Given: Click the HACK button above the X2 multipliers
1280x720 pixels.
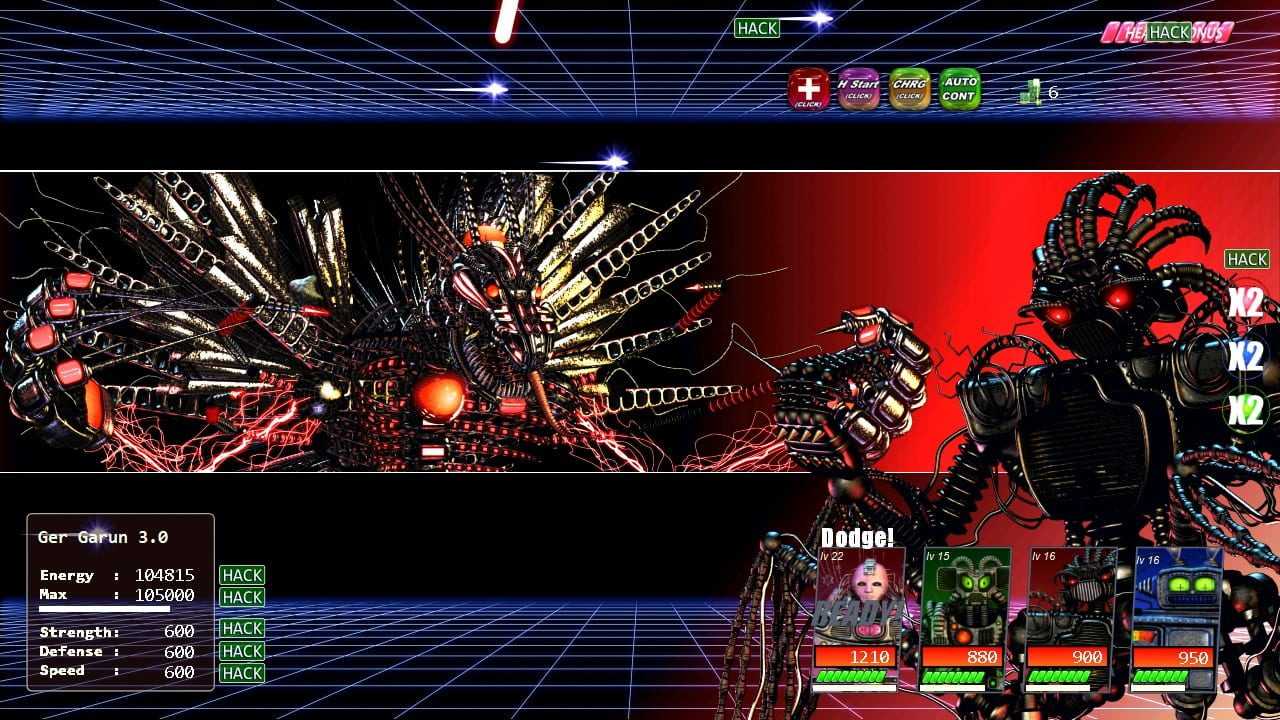Looking at the screenshot, I should tap(1247, 259).
